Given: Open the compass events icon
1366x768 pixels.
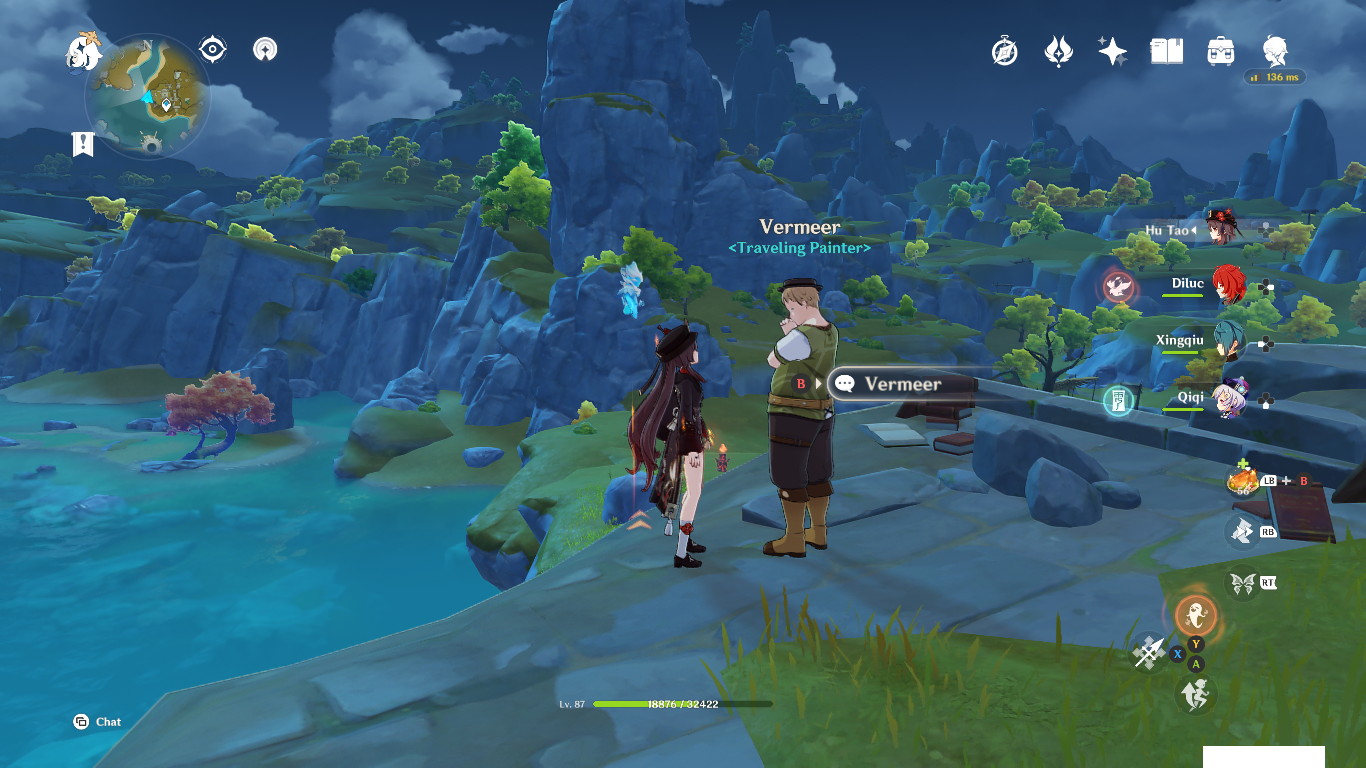Looking at the screenshot, I should pos(1005,51).
